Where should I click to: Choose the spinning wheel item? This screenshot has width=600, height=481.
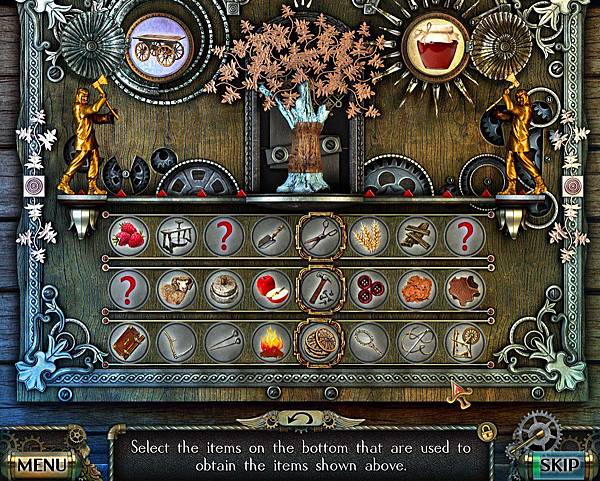(x=465, y=343)
